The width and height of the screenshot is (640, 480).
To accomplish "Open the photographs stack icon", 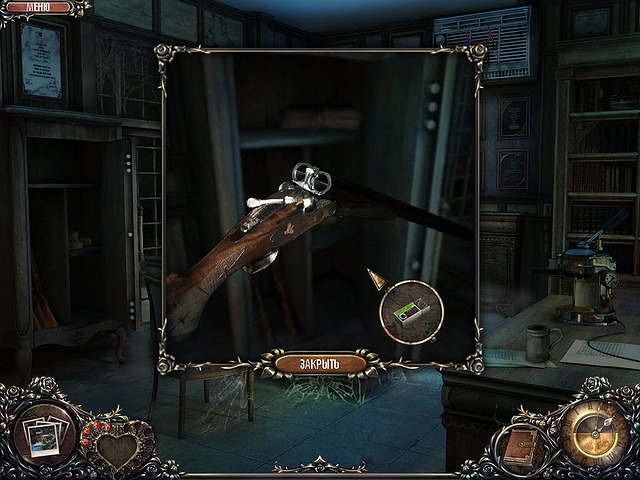I will [44, 437].
